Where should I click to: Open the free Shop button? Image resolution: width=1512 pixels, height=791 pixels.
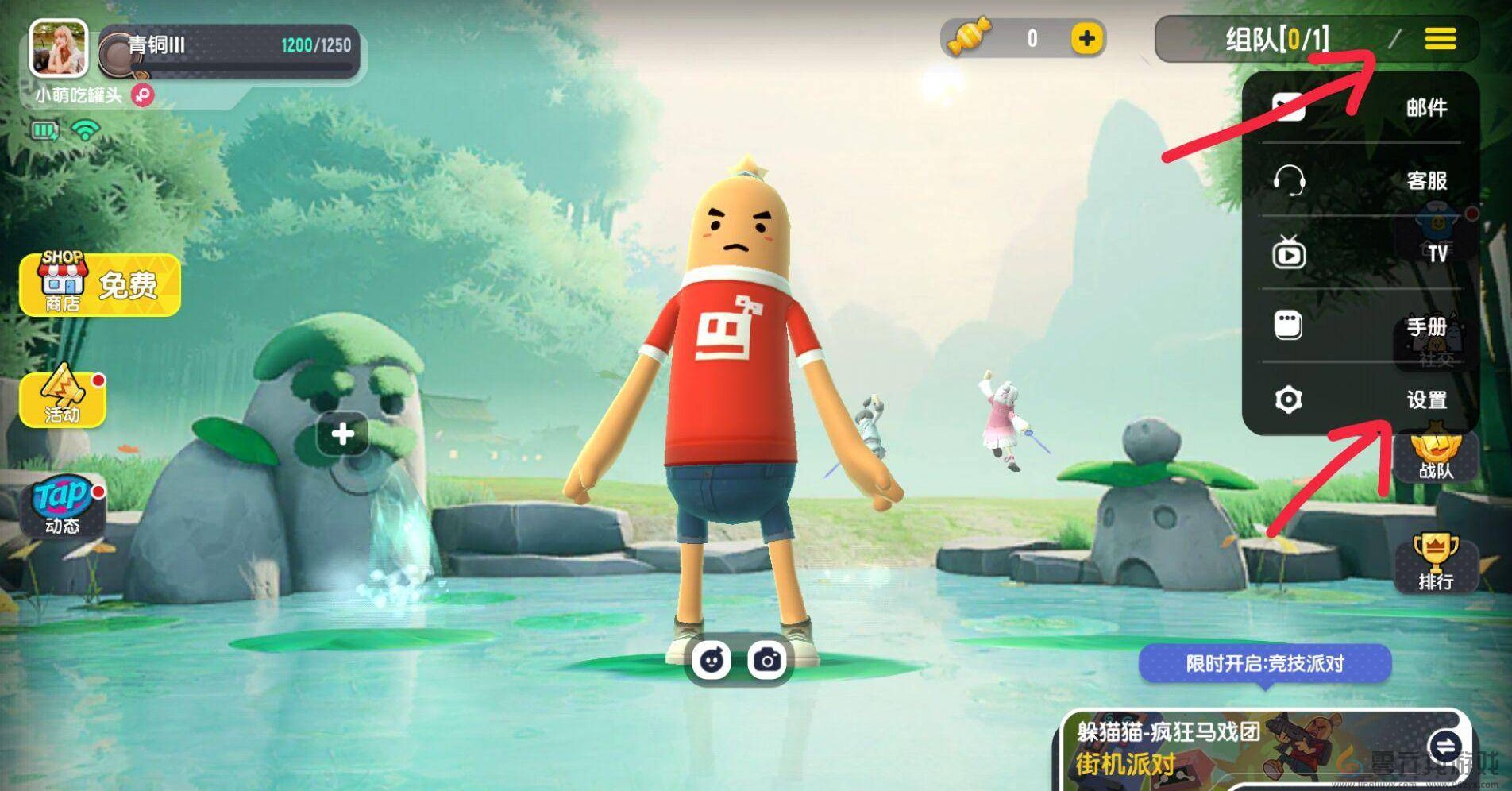(x=100, y=284)
